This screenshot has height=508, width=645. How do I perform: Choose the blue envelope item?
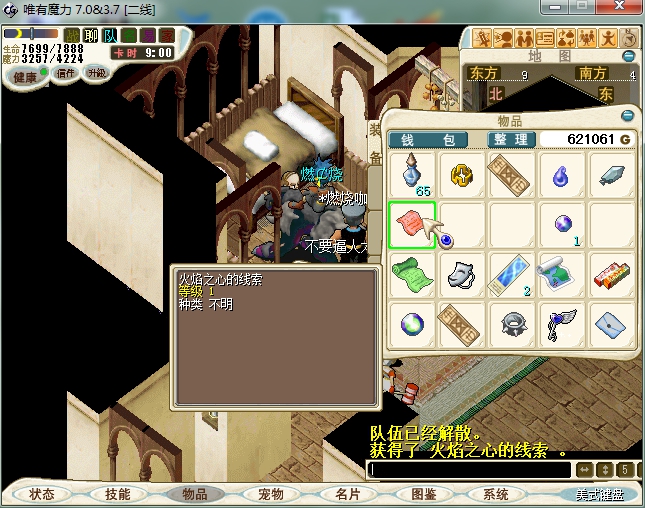point(610,323)
